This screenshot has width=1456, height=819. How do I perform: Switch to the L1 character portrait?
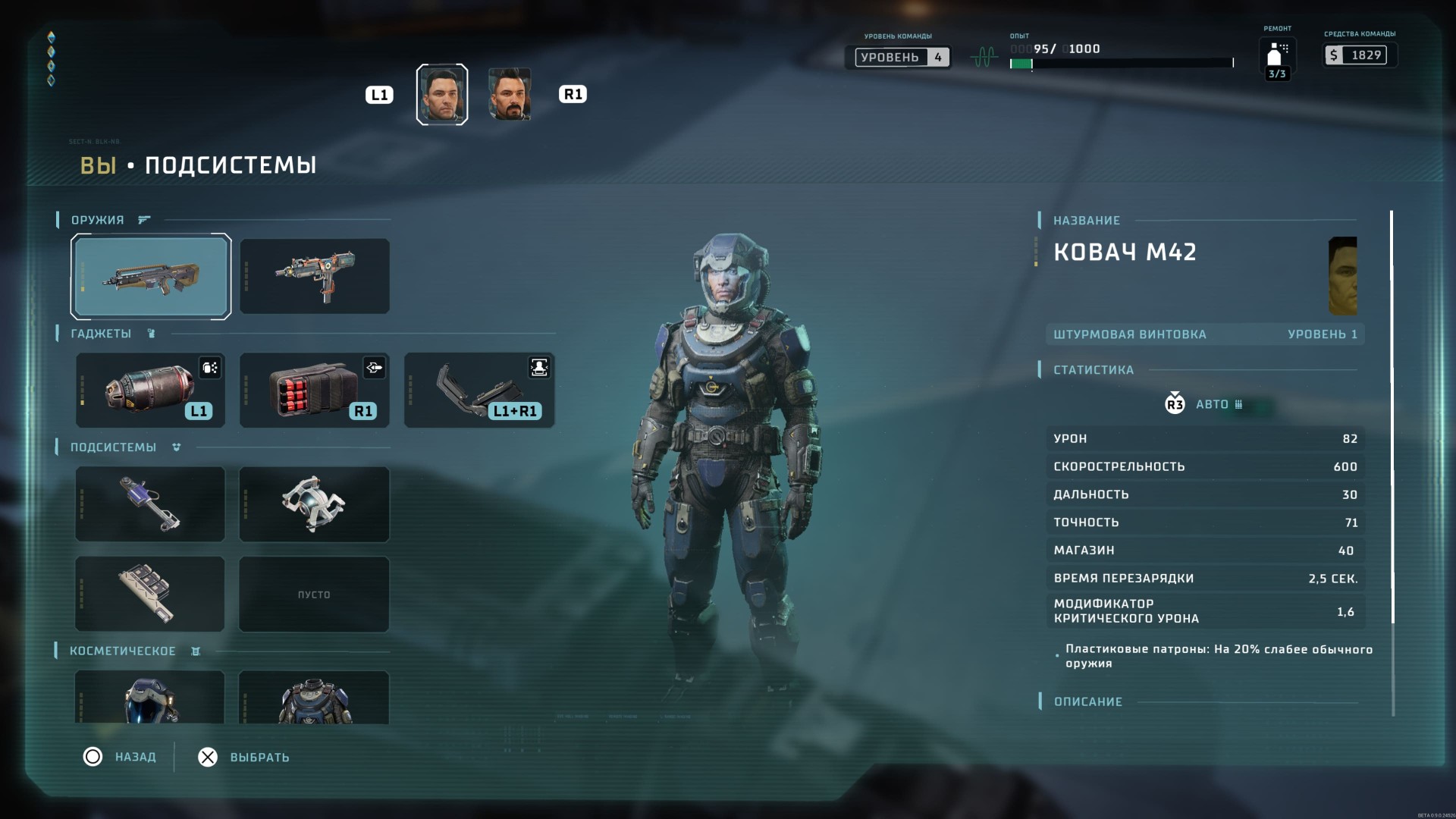point(442,93)
